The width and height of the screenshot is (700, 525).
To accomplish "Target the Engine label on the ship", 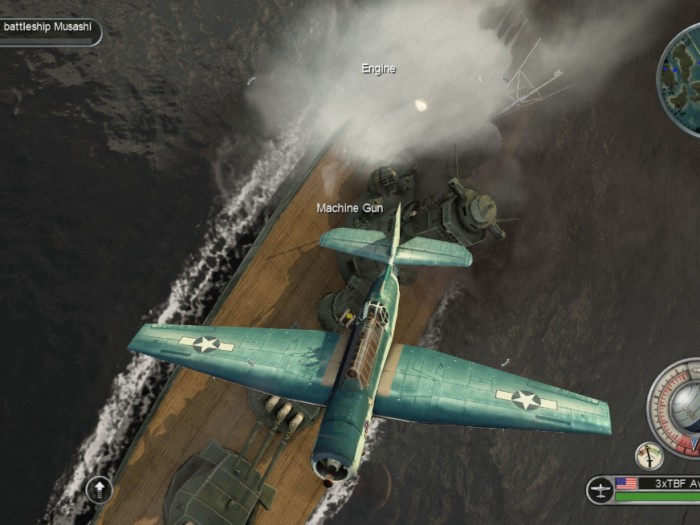I will coord(378,69).
